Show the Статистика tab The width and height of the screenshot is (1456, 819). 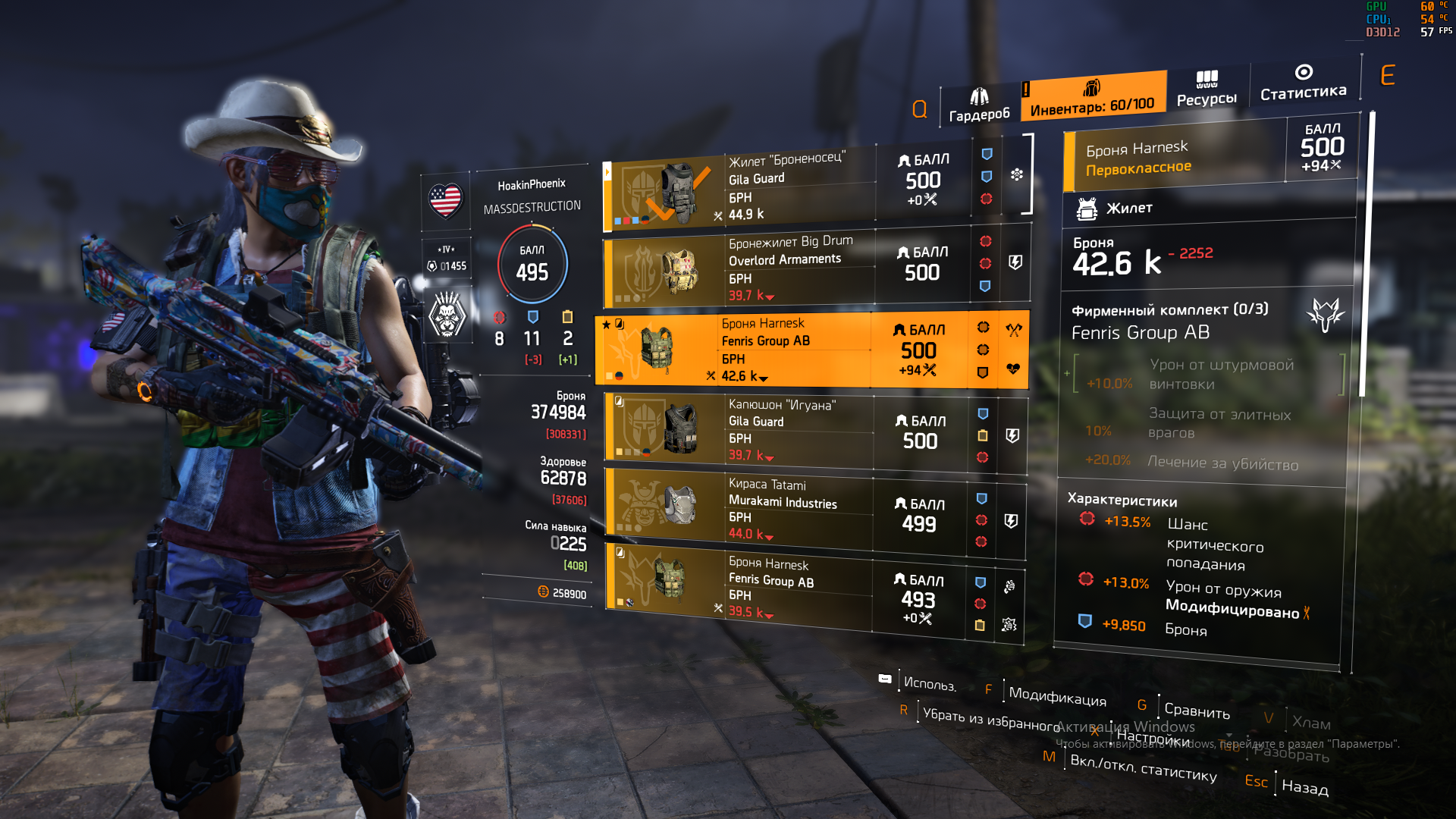(1303, 83)
